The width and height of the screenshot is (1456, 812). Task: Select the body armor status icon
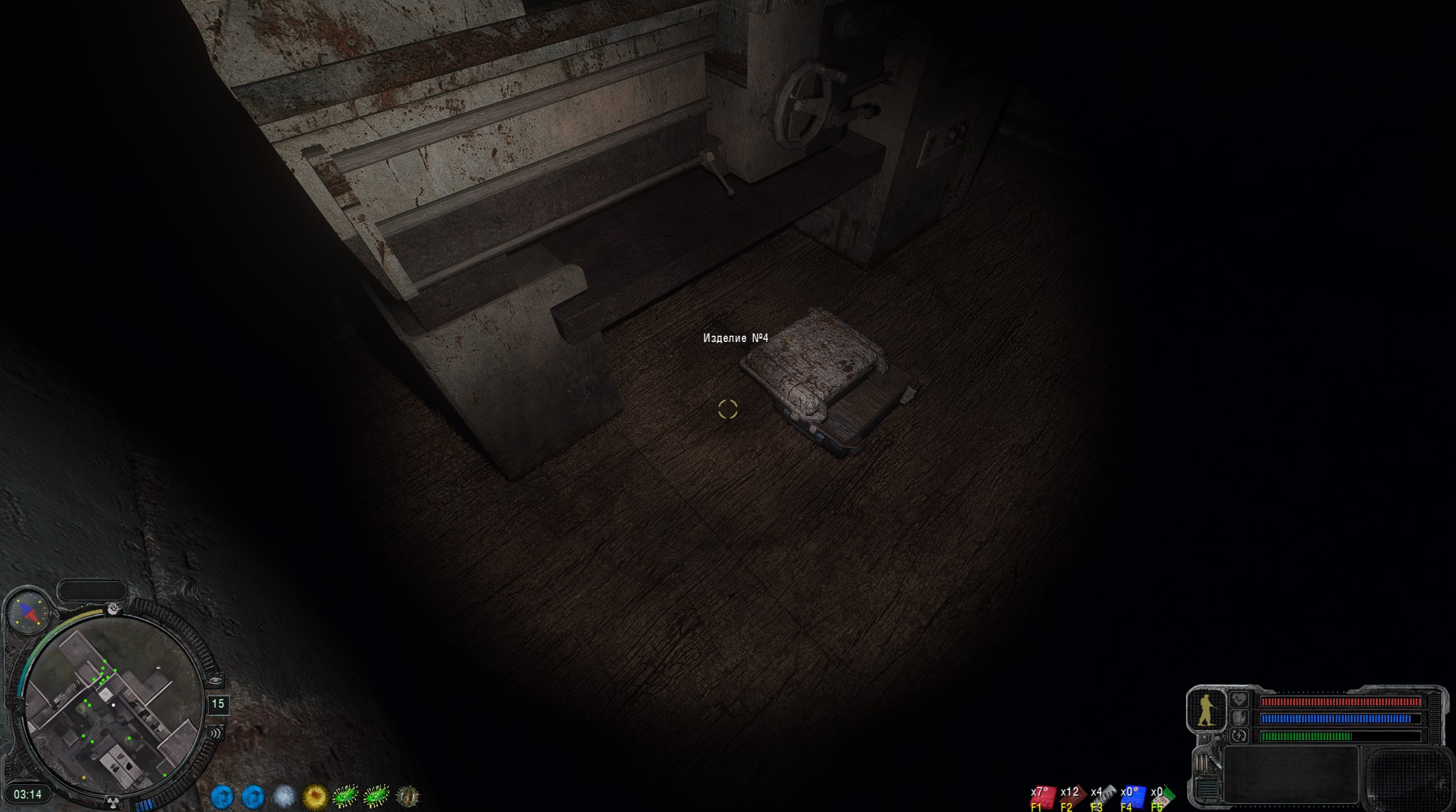coord(1239,718)
